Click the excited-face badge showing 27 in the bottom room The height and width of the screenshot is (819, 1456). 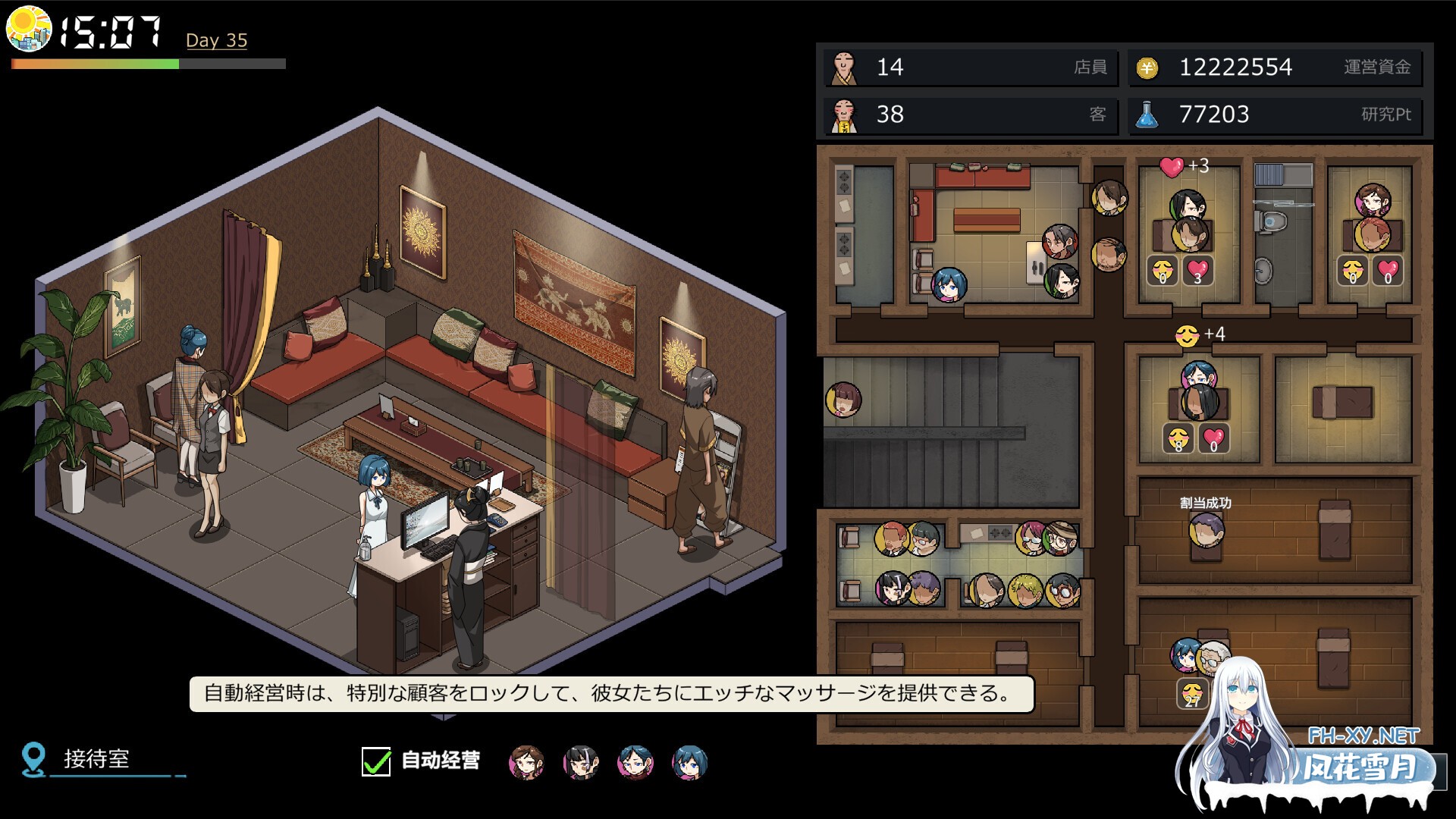tap(1192, 693)
